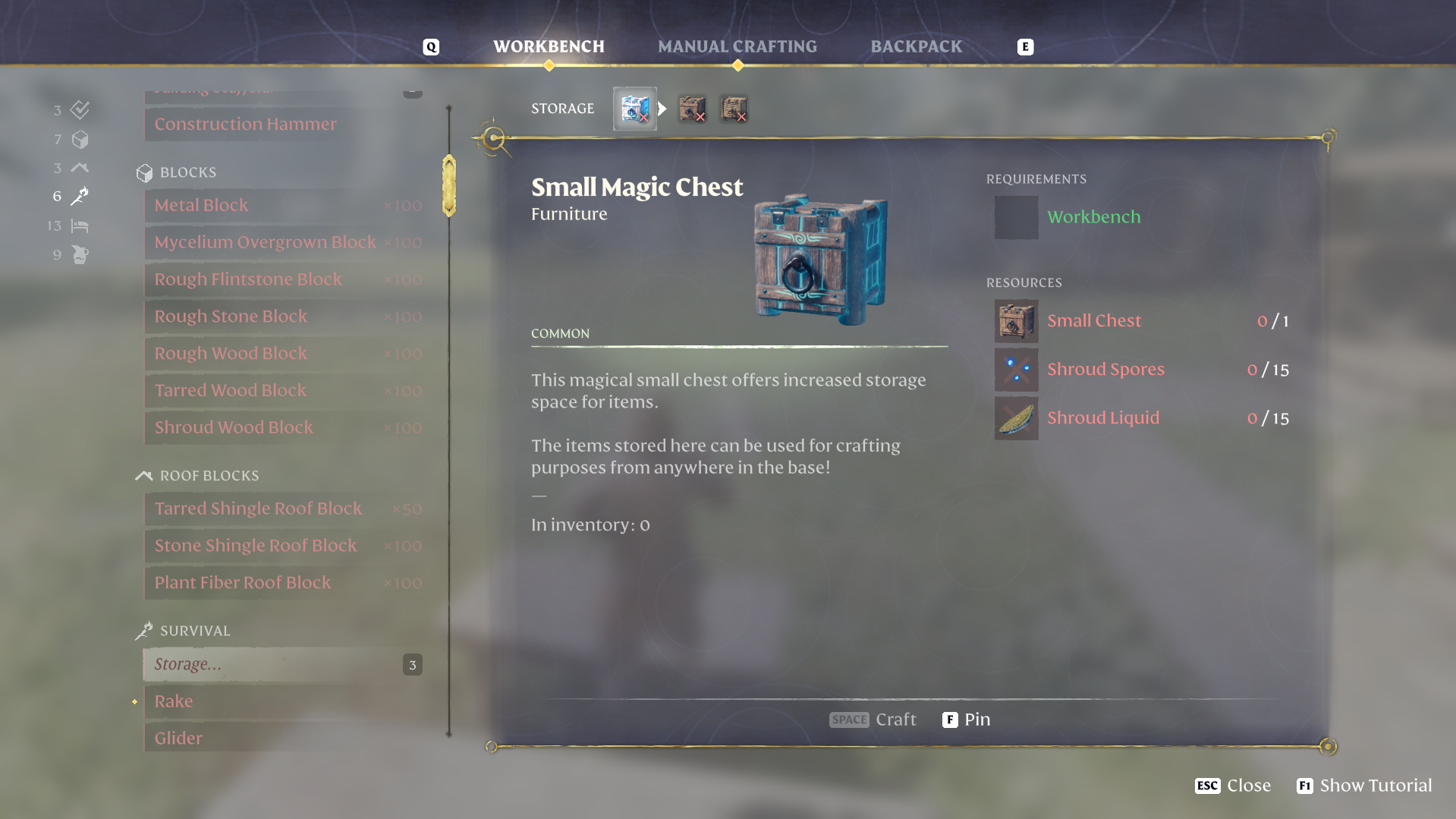Select the roof-shaped Roof Blocks filter icon
This screenshot has height=819, width=1456.
(x=79, y=168)
